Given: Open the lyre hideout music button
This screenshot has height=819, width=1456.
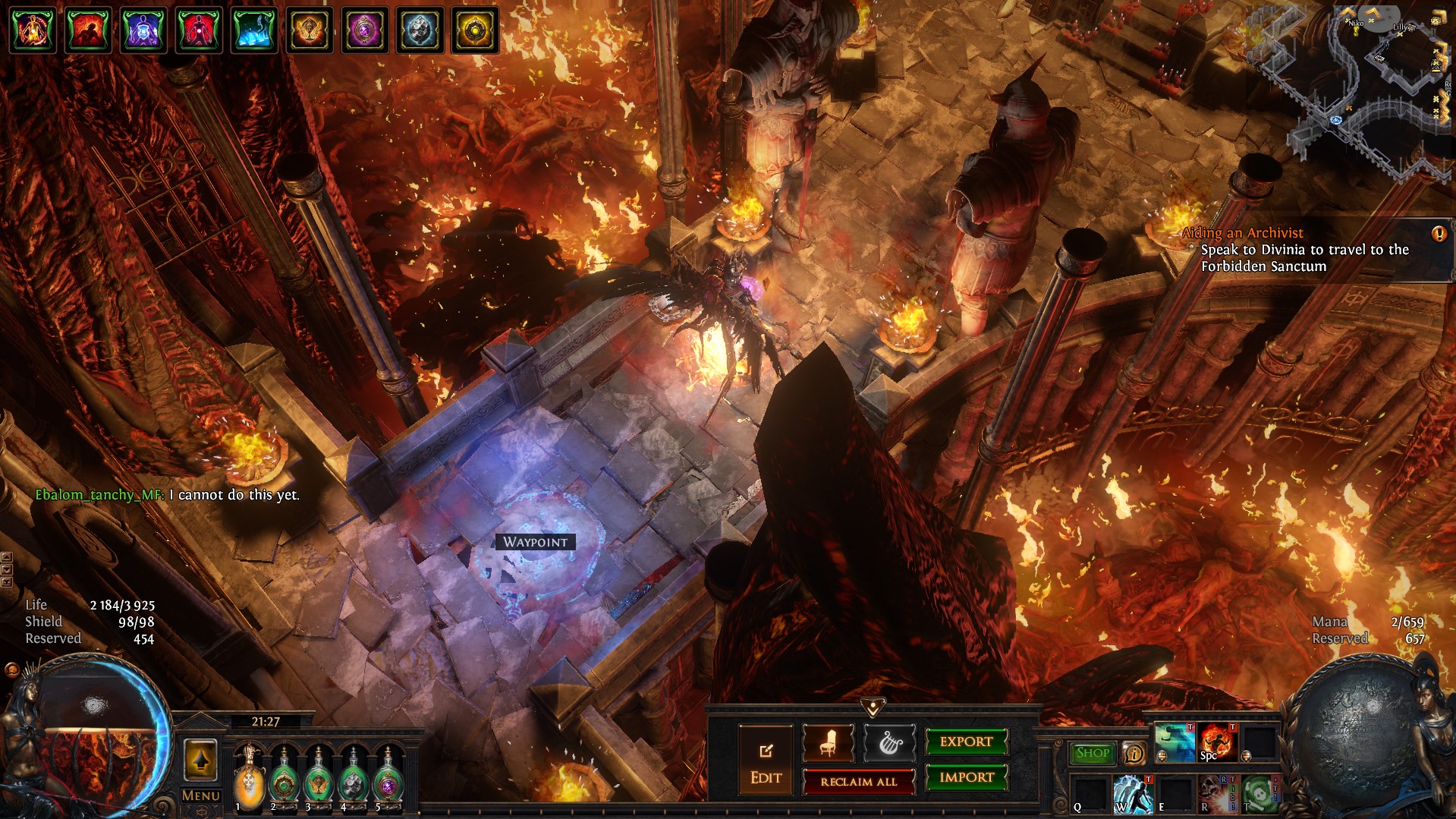Looking at the screenshot, I should 888,743.
